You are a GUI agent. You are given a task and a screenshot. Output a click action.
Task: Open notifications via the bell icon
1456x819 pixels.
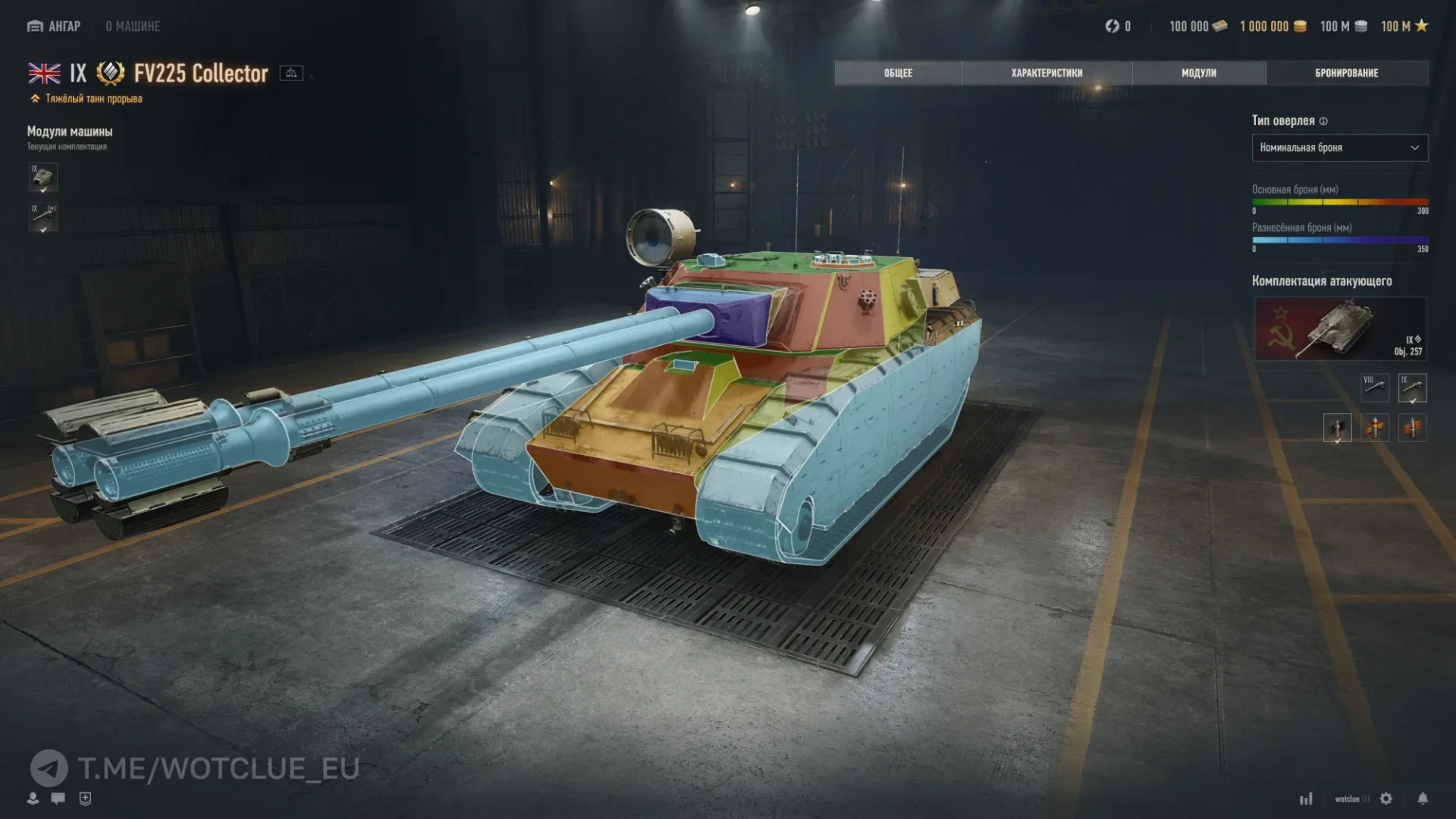click(x=1423, y=799)
